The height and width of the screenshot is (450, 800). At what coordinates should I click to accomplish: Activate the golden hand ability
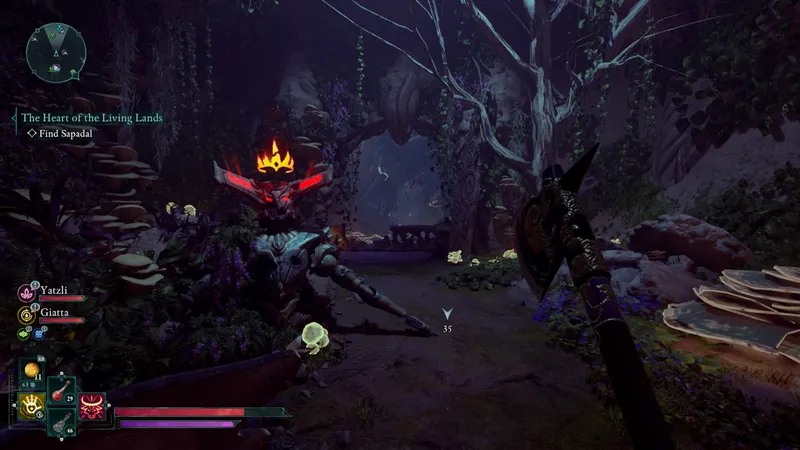pyautogui.click(x=31, y=405)
